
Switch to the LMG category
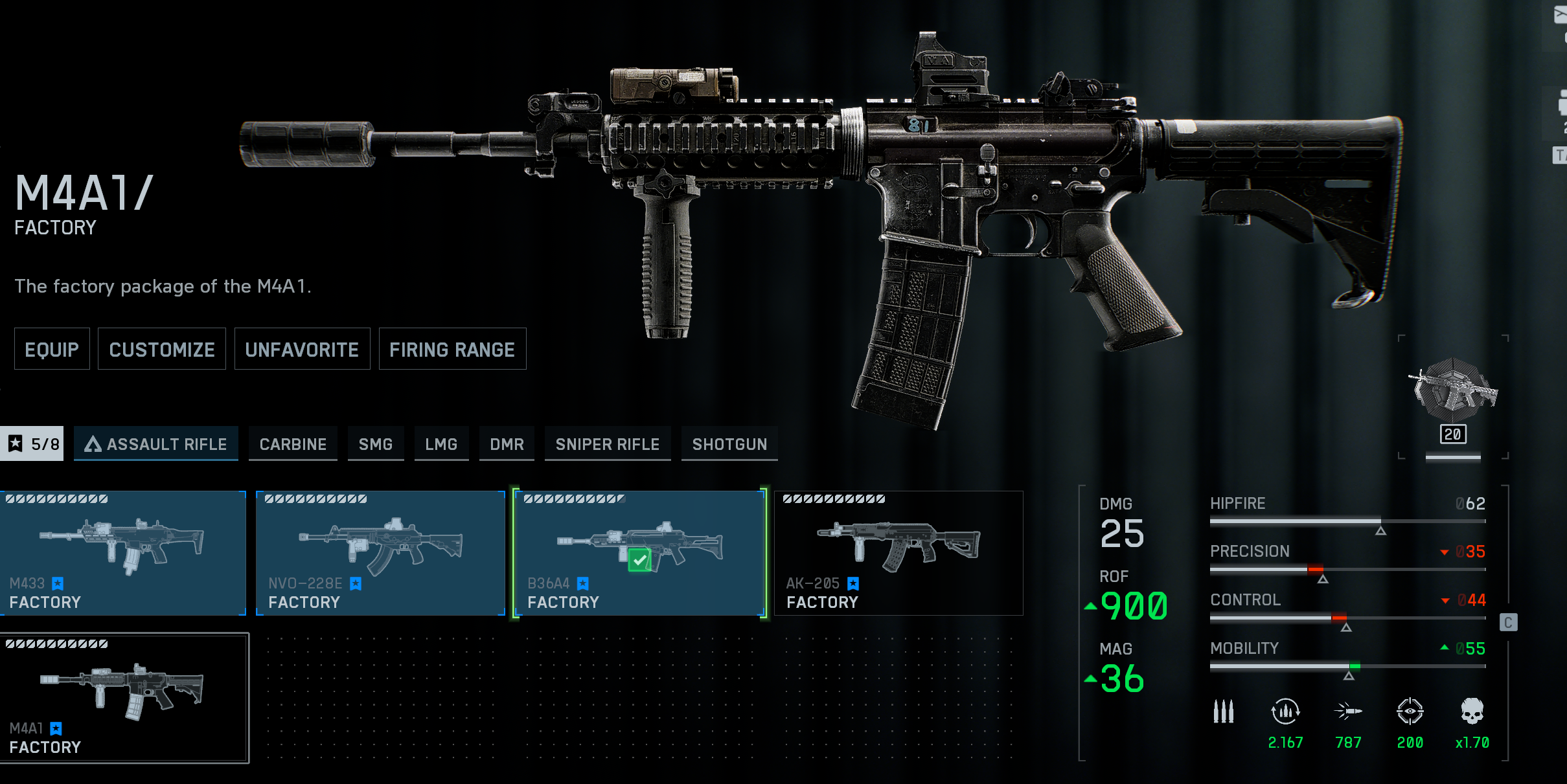pos(441,444)
